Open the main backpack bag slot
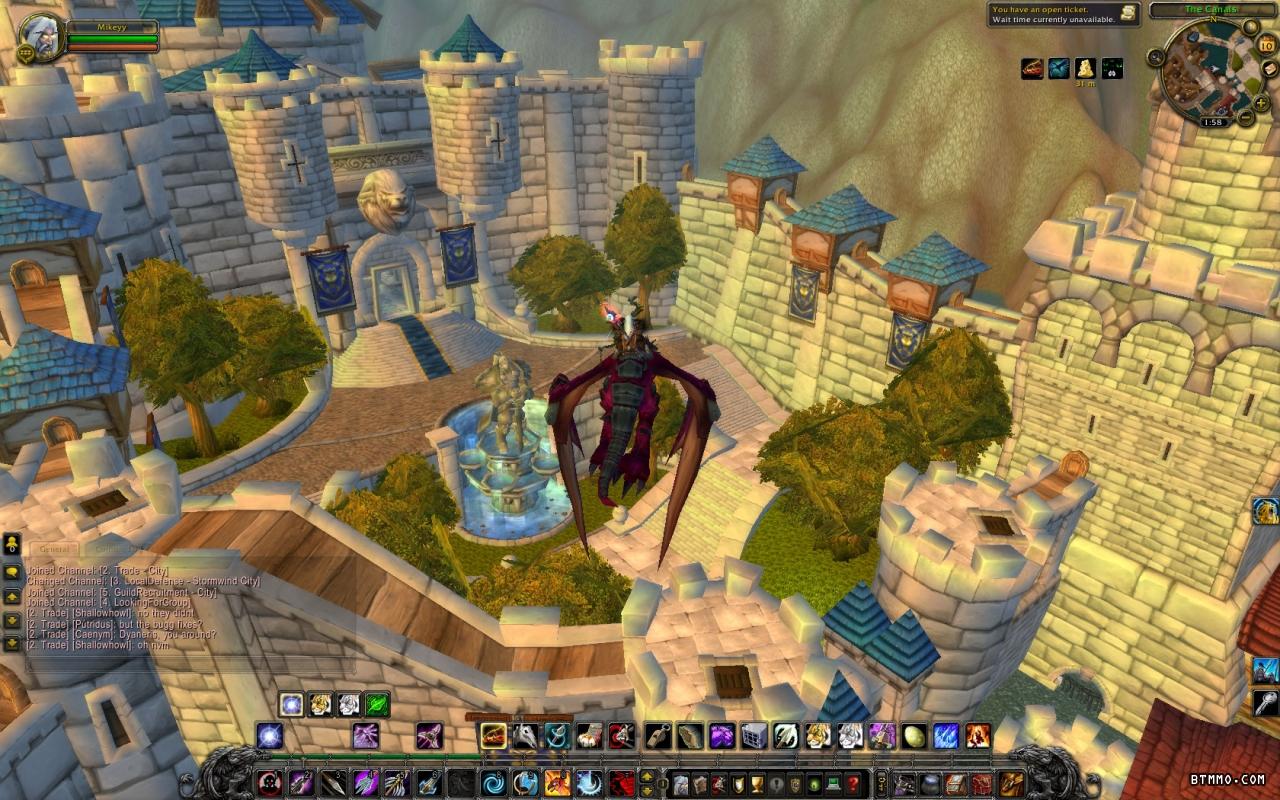This screenshot has width=1280, height=800. 1011,783
